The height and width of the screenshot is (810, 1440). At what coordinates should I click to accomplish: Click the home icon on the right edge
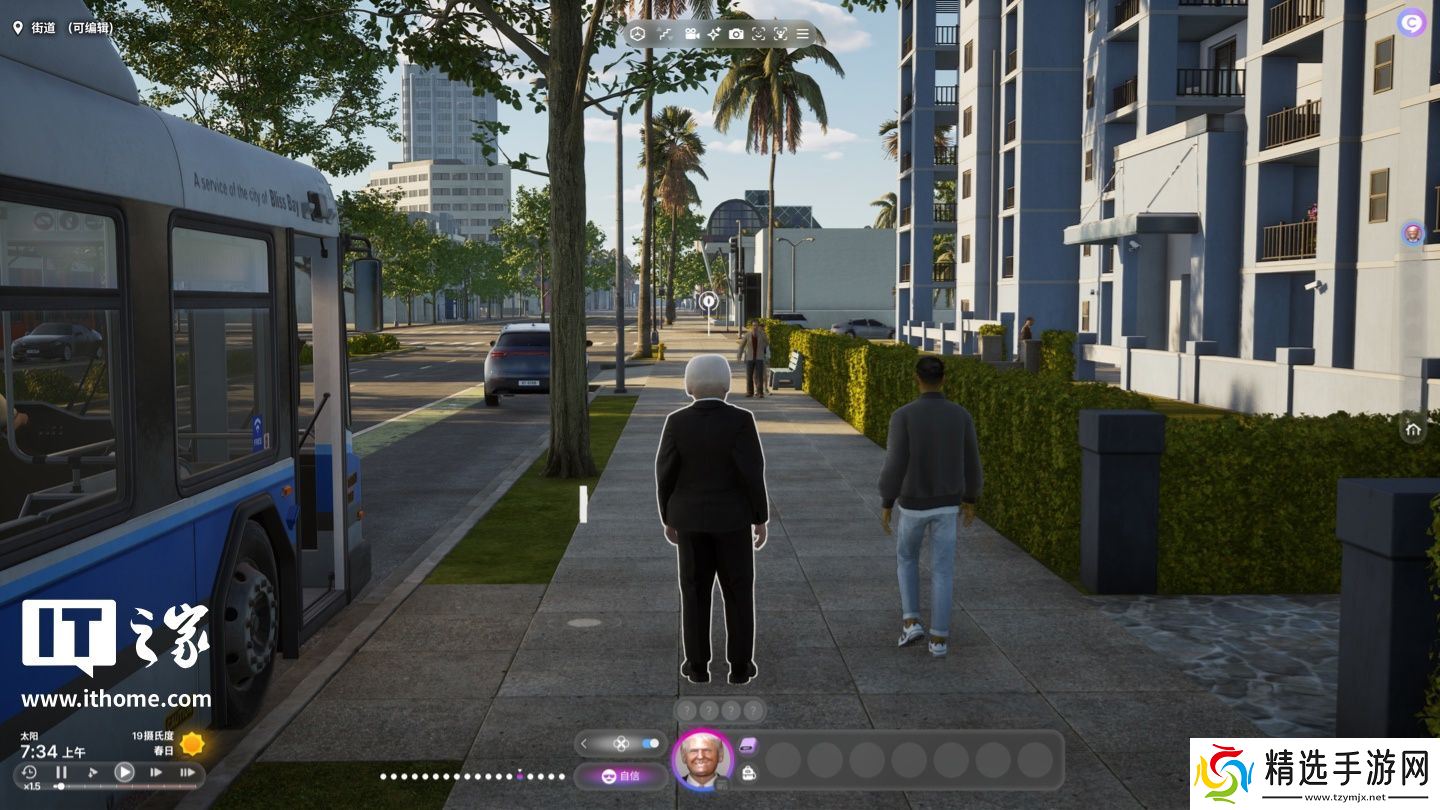(x=1413, y=429)
